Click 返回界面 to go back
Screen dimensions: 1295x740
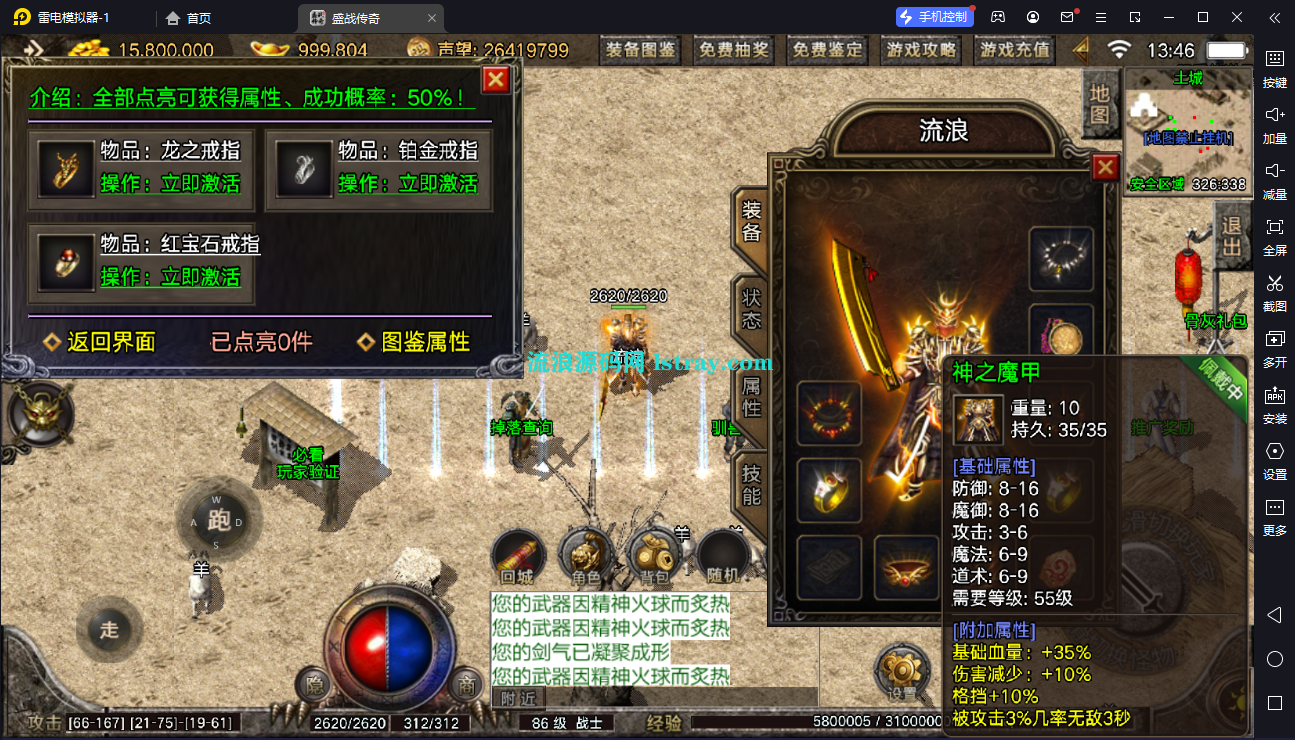pos(100,342)
